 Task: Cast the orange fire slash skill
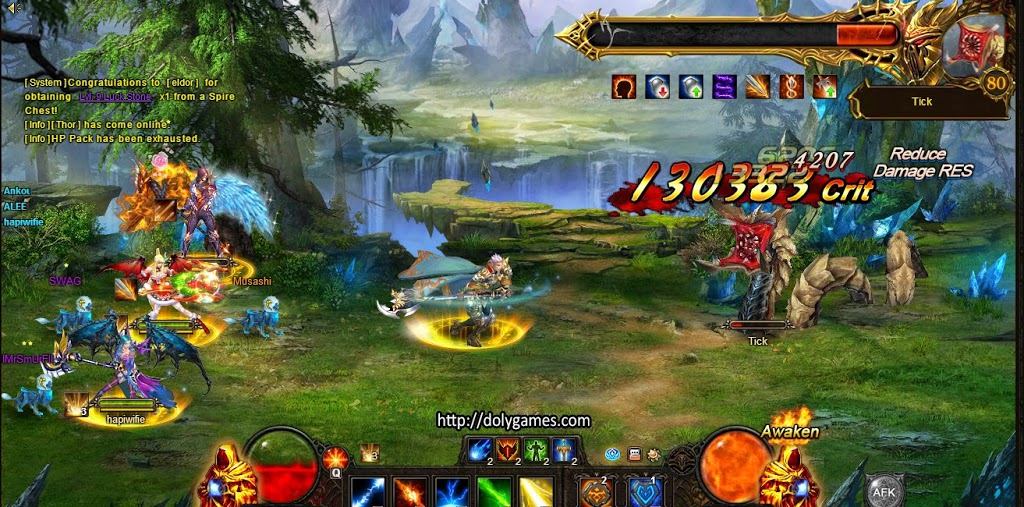pyautogui.click(x=410, y=493)
